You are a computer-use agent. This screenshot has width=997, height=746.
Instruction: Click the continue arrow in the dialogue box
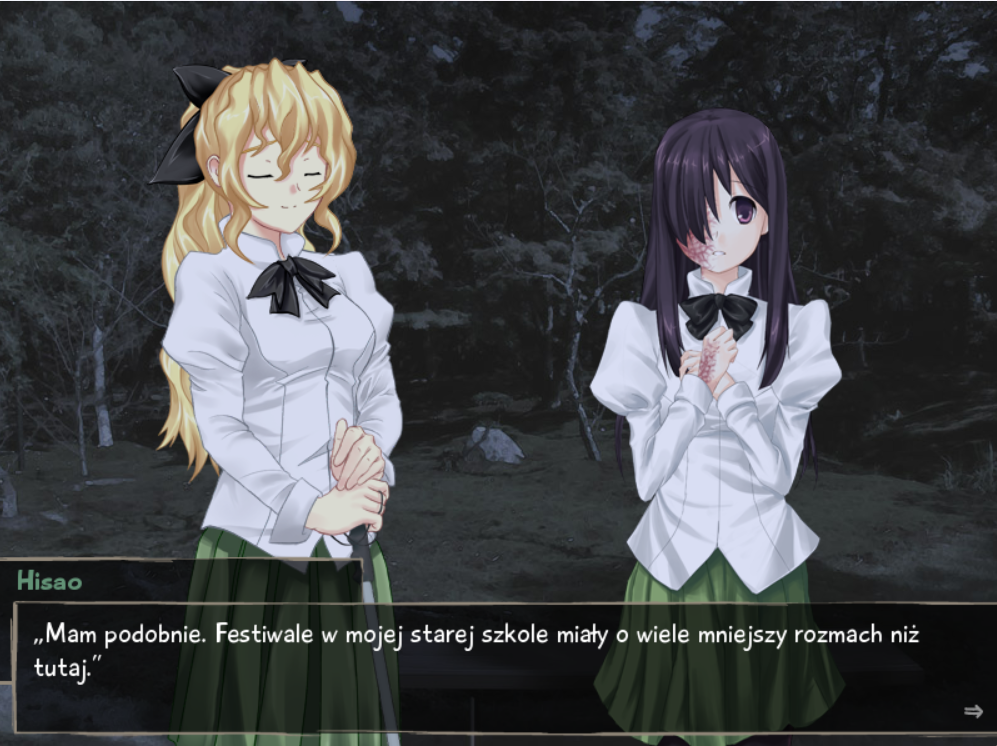(x=973, y=711)
